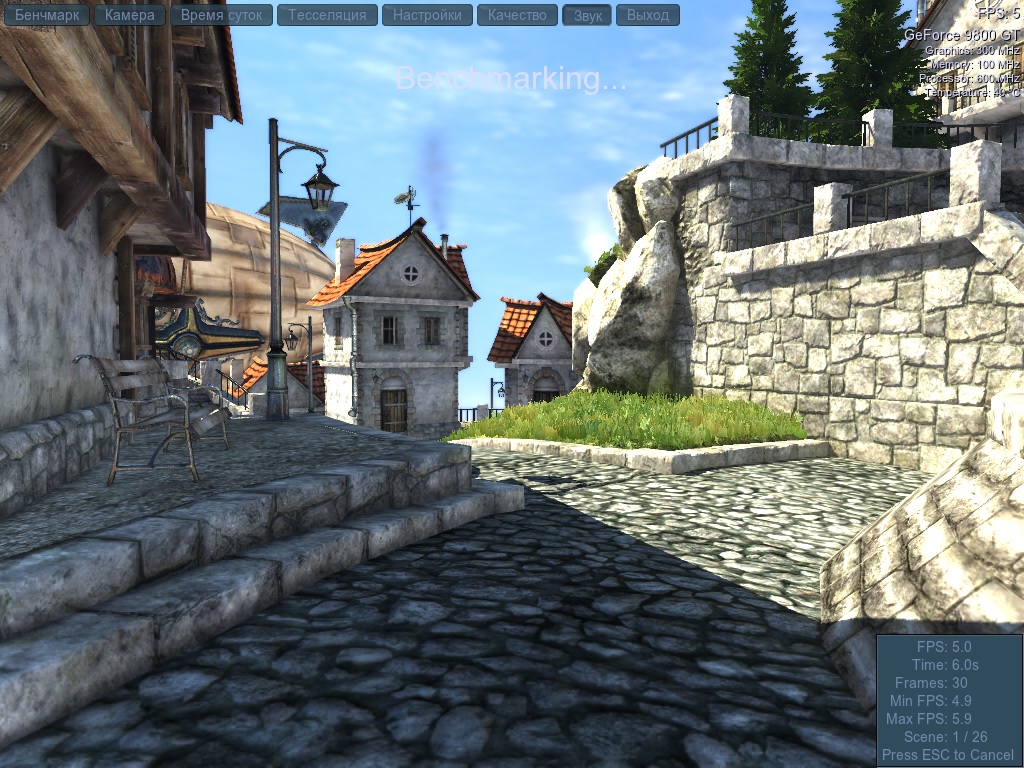Open the Настройки settings menu
Screen dimensions: 1024x768
coord(427,15)
